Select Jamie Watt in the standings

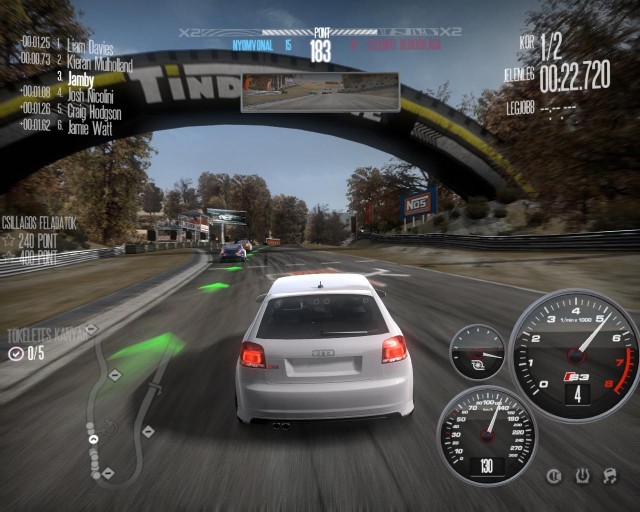(89, 126)
